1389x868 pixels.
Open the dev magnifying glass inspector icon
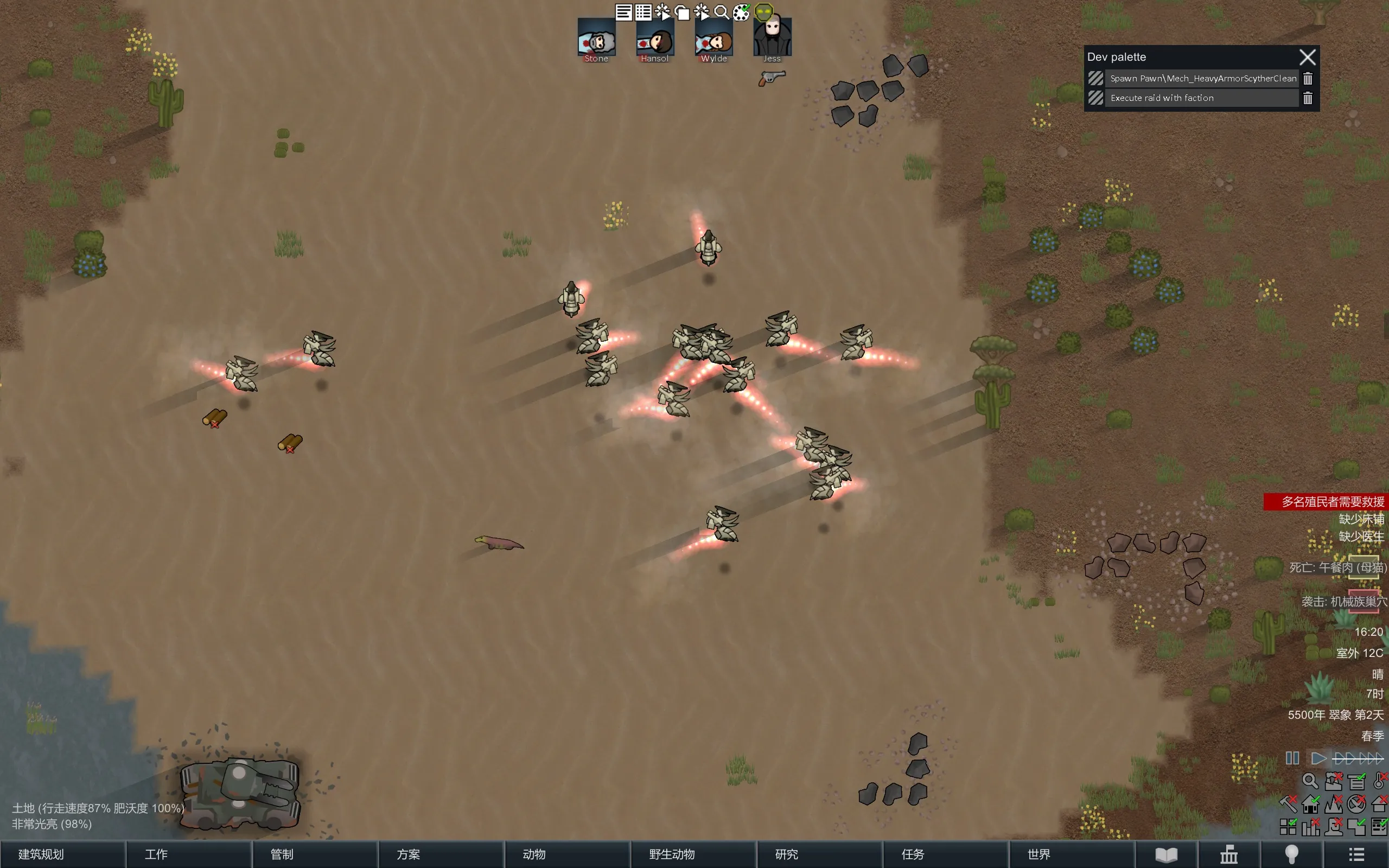tap(722, 12)
